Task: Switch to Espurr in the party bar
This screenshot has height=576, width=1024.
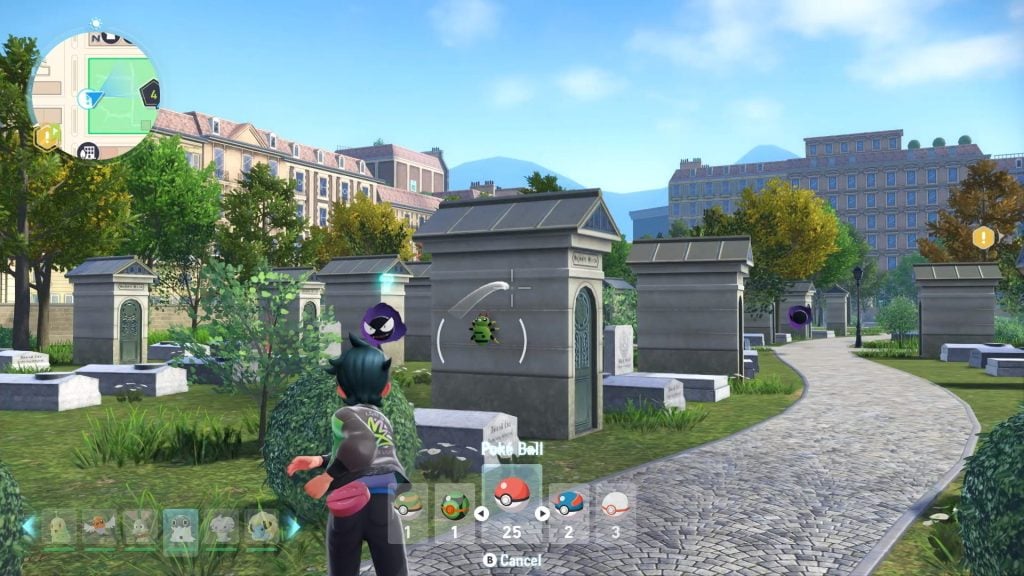Action: 222,526
